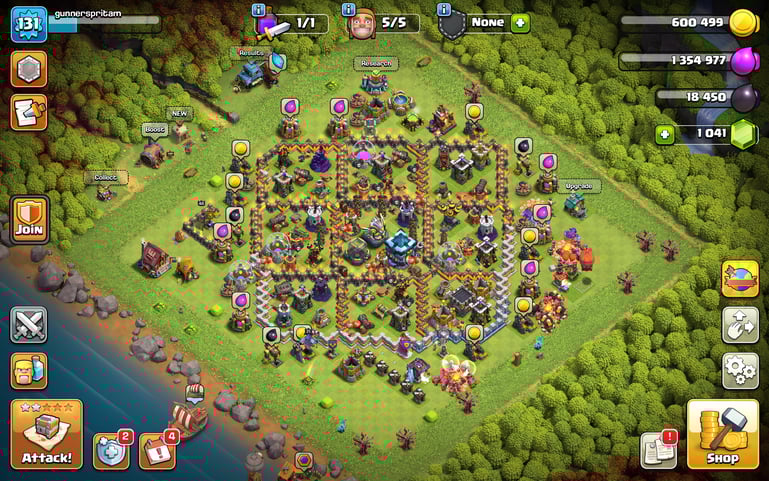This screenshot has height=481, width=769.
Task: Open the settings gears menu
Action: [740, 371]
